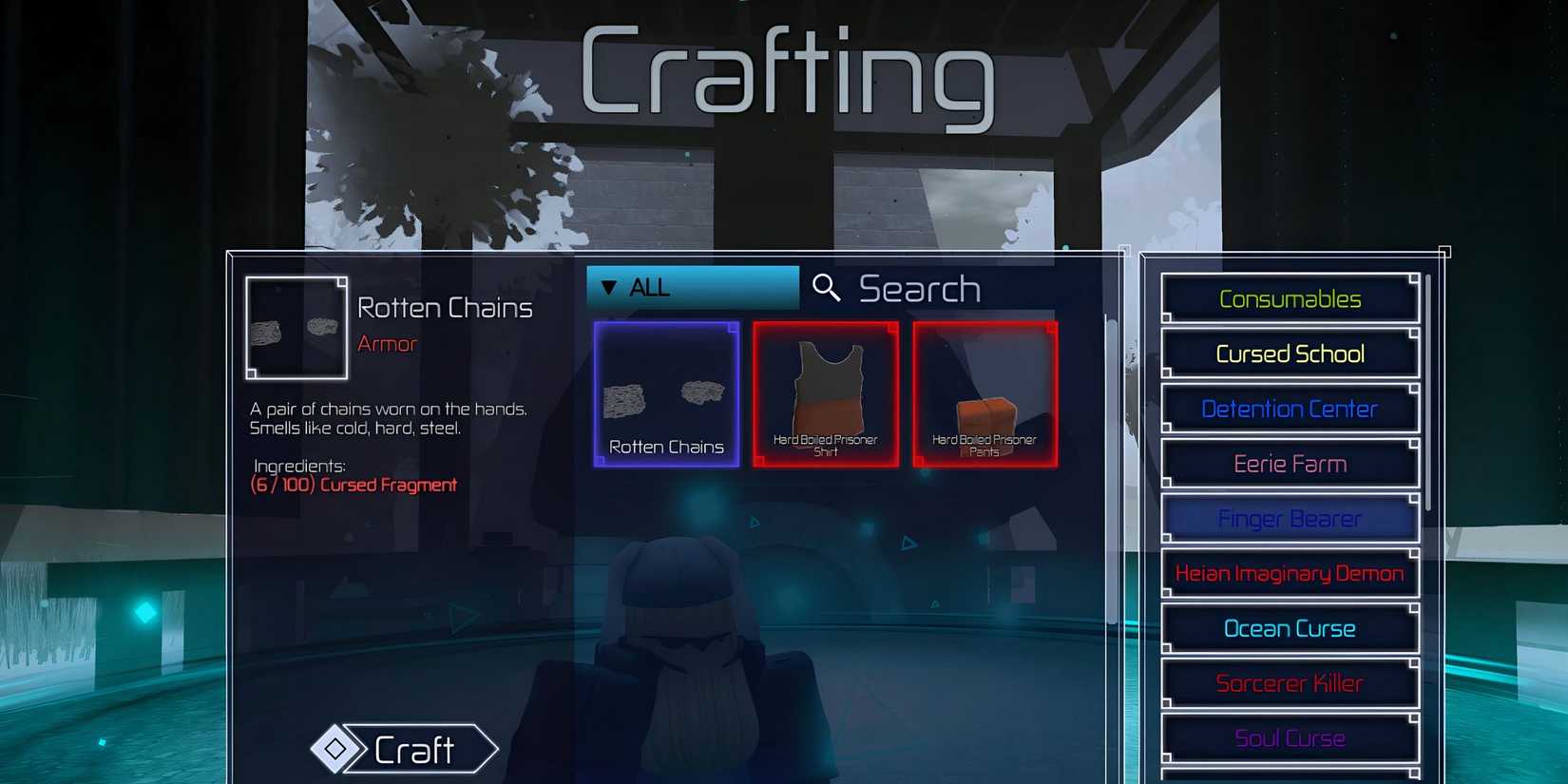Viewport: 1568px width, 784px height.
Task: Select the Hard Boiled Prisoner Pants icon
Action: 984,392
